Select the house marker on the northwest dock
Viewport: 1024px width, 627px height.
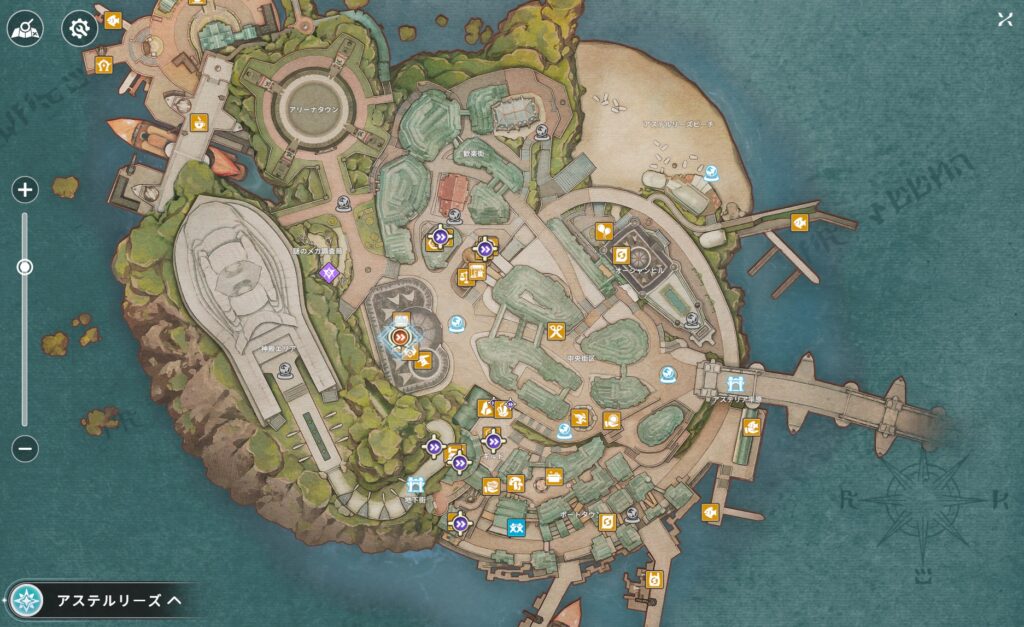pyautogui.click(x=104, y=66)
